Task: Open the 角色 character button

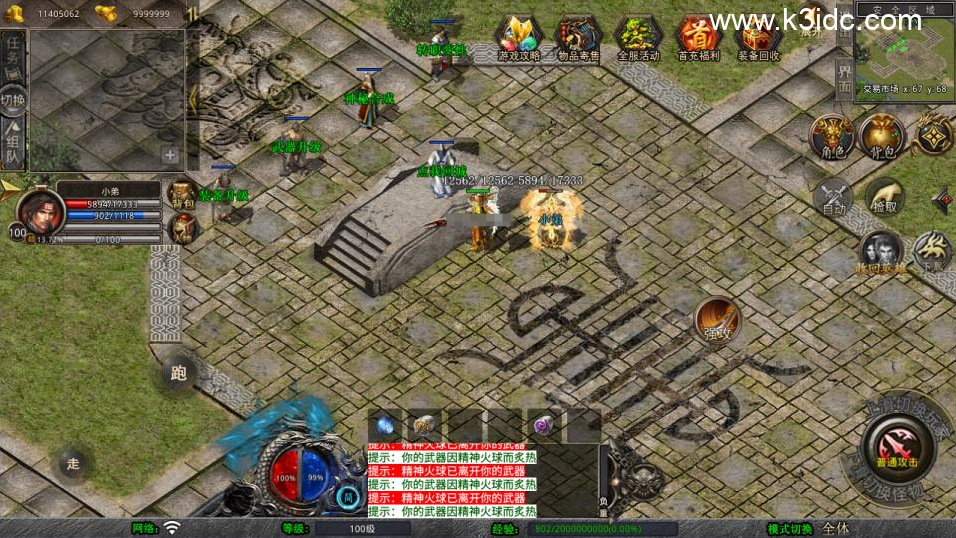Action: click(x=830, y=137)
